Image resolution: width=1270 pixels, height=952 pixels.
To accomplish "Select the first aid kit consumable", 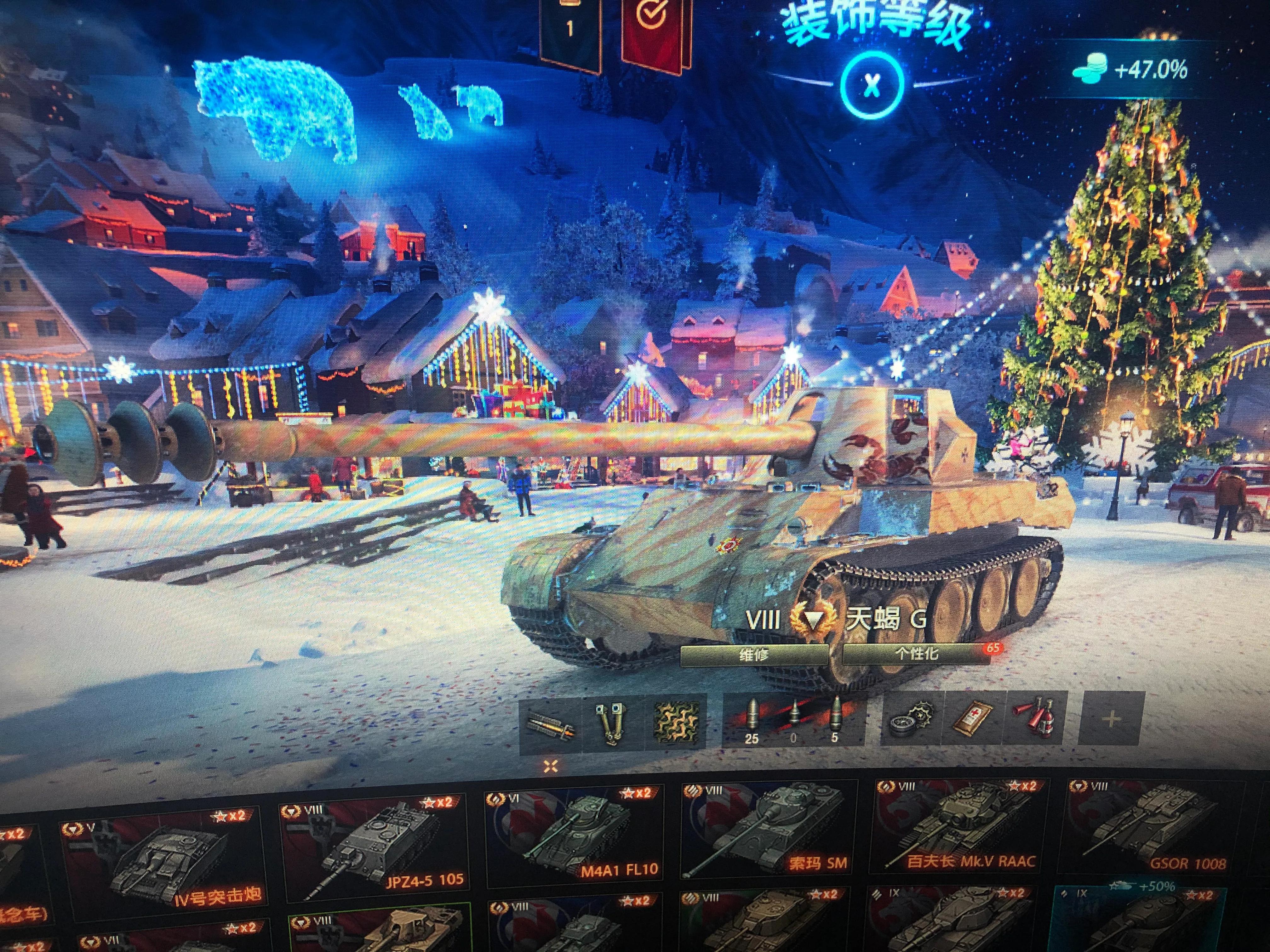I will point(974,718).
